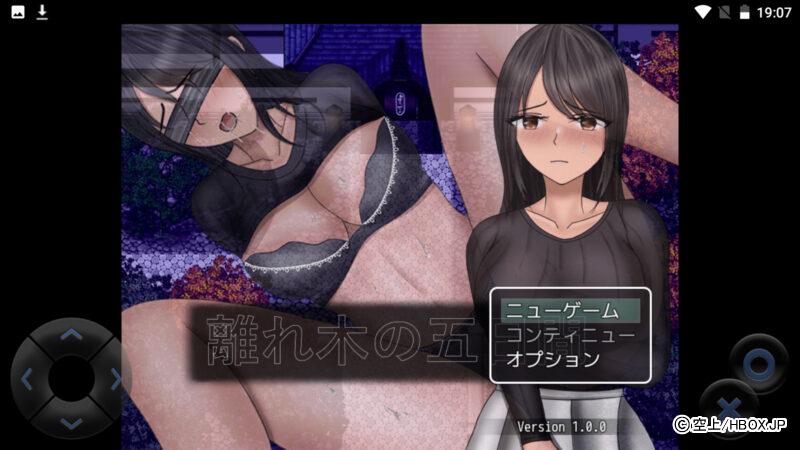
Task: Select コンティニュー to continue a saved game
Action: 570,334
